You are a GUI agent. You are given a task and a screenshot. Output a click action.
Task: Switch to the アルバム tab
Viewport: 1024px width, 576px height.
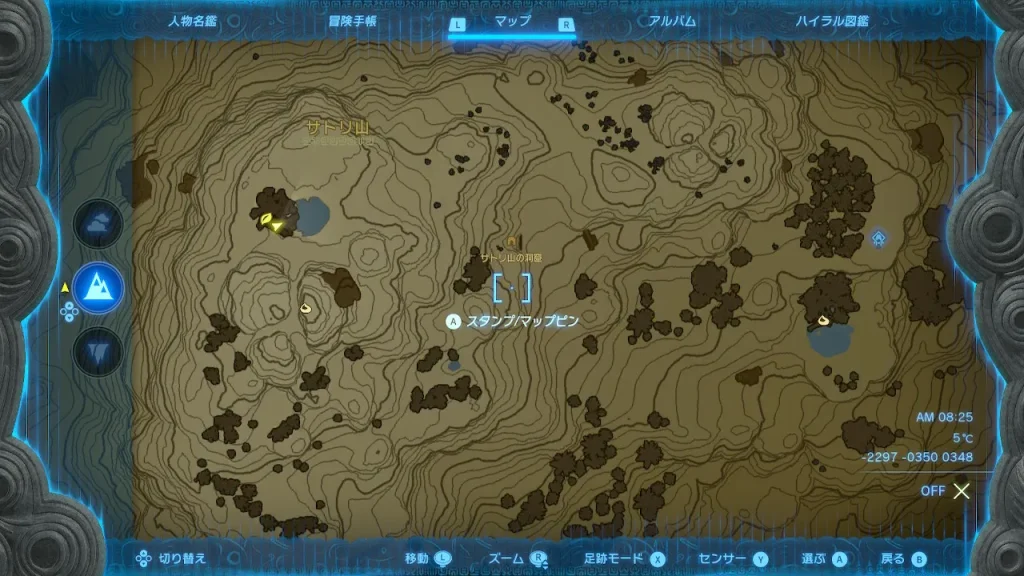pyautogui.click(x=672, y=21)
